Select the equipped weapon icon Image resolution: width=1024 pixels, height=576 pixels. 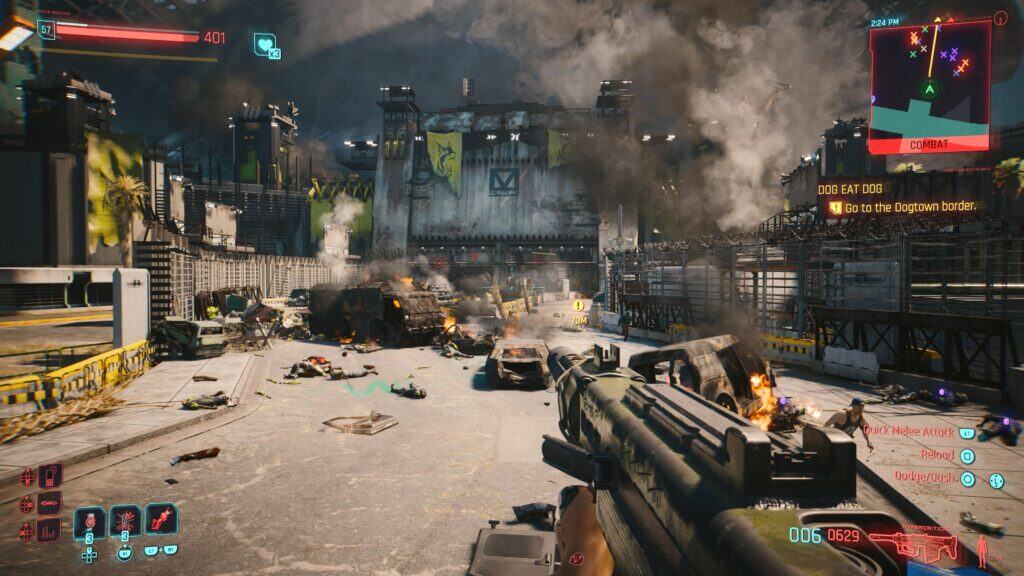[x=912, y=544]
